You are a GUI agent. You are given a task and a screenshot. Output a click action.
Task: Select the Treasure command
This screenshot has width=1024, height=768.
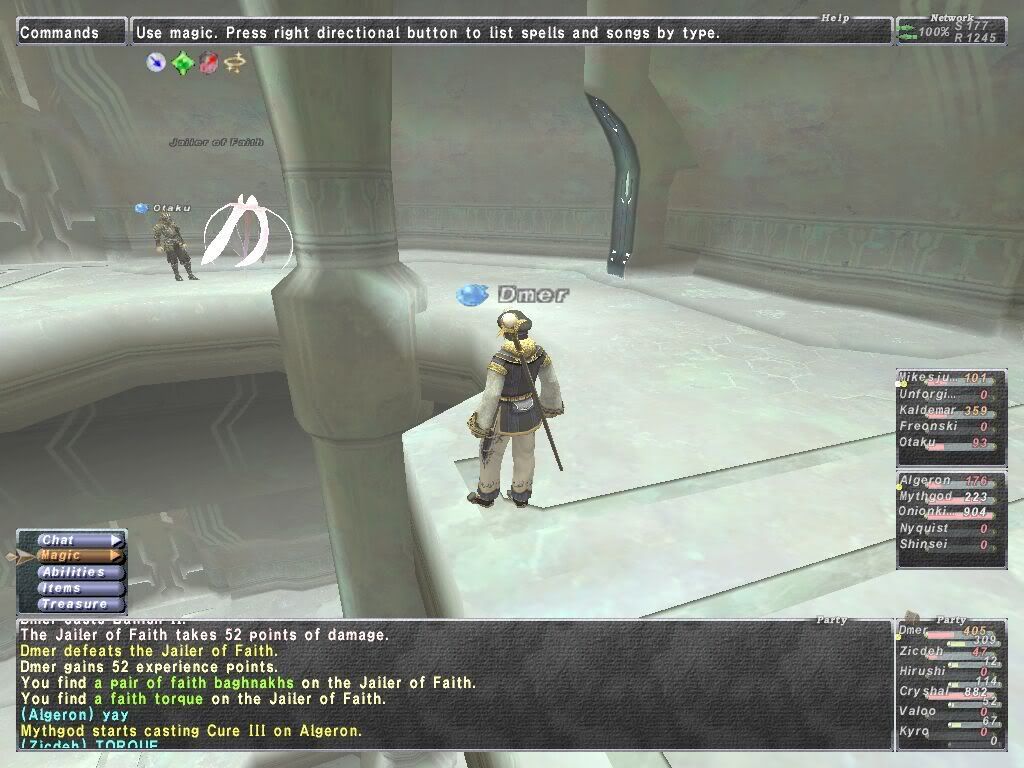point(72,604)
